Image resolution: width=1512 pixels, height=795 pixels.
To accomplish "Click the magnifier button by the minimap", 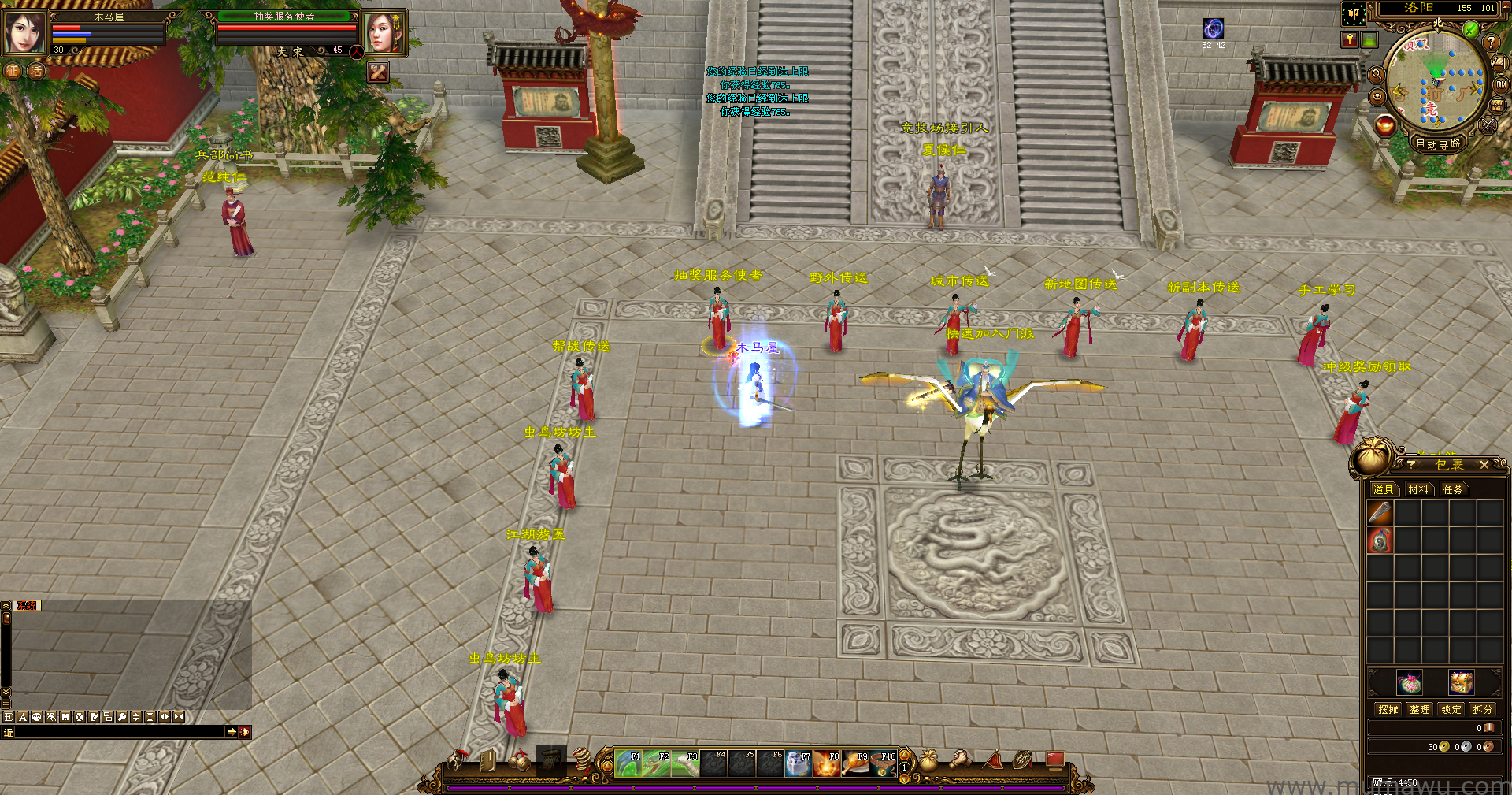I will (1377, 74).
